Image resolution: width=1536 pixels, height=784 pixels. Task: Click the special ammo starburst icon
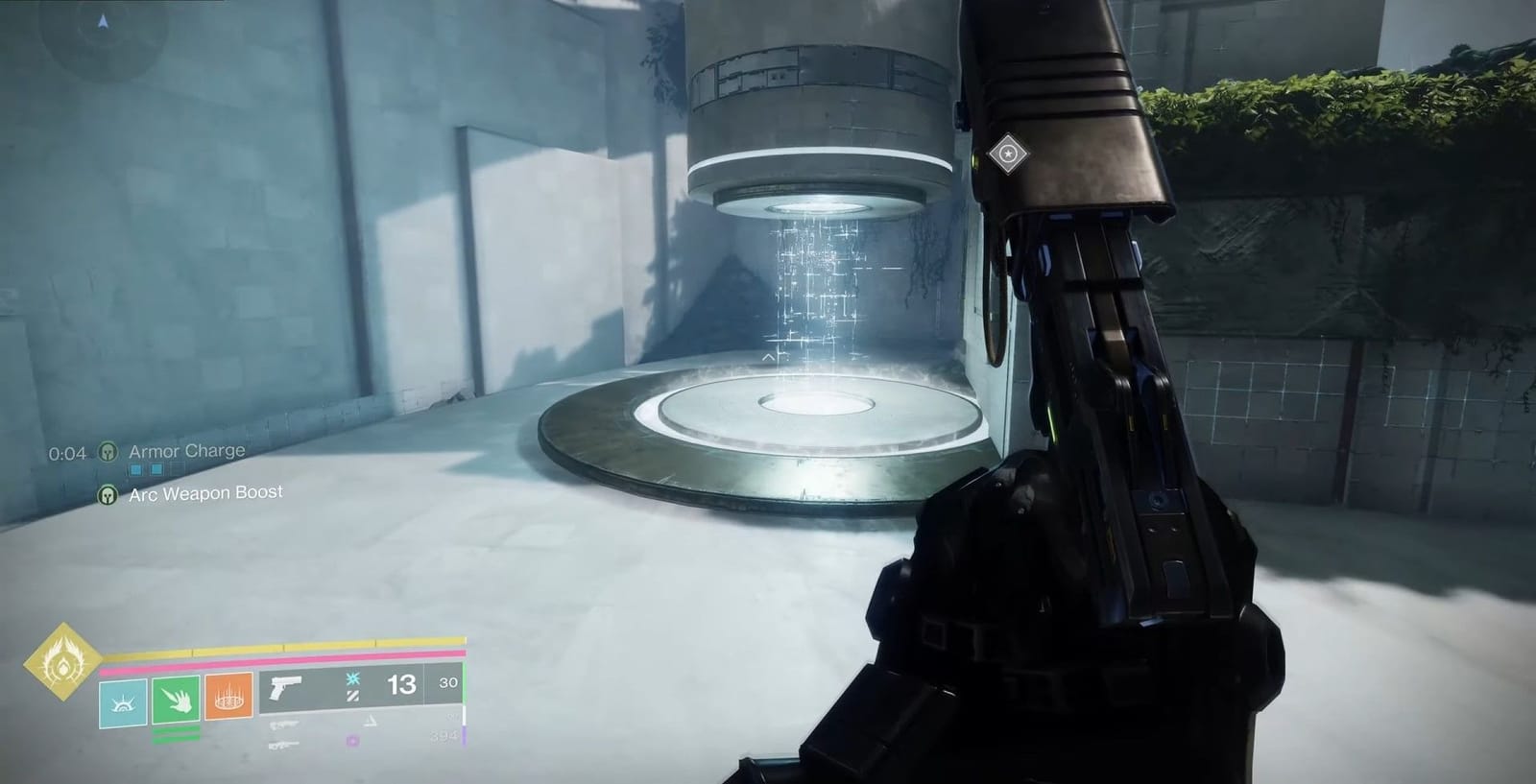coord(353,678)
